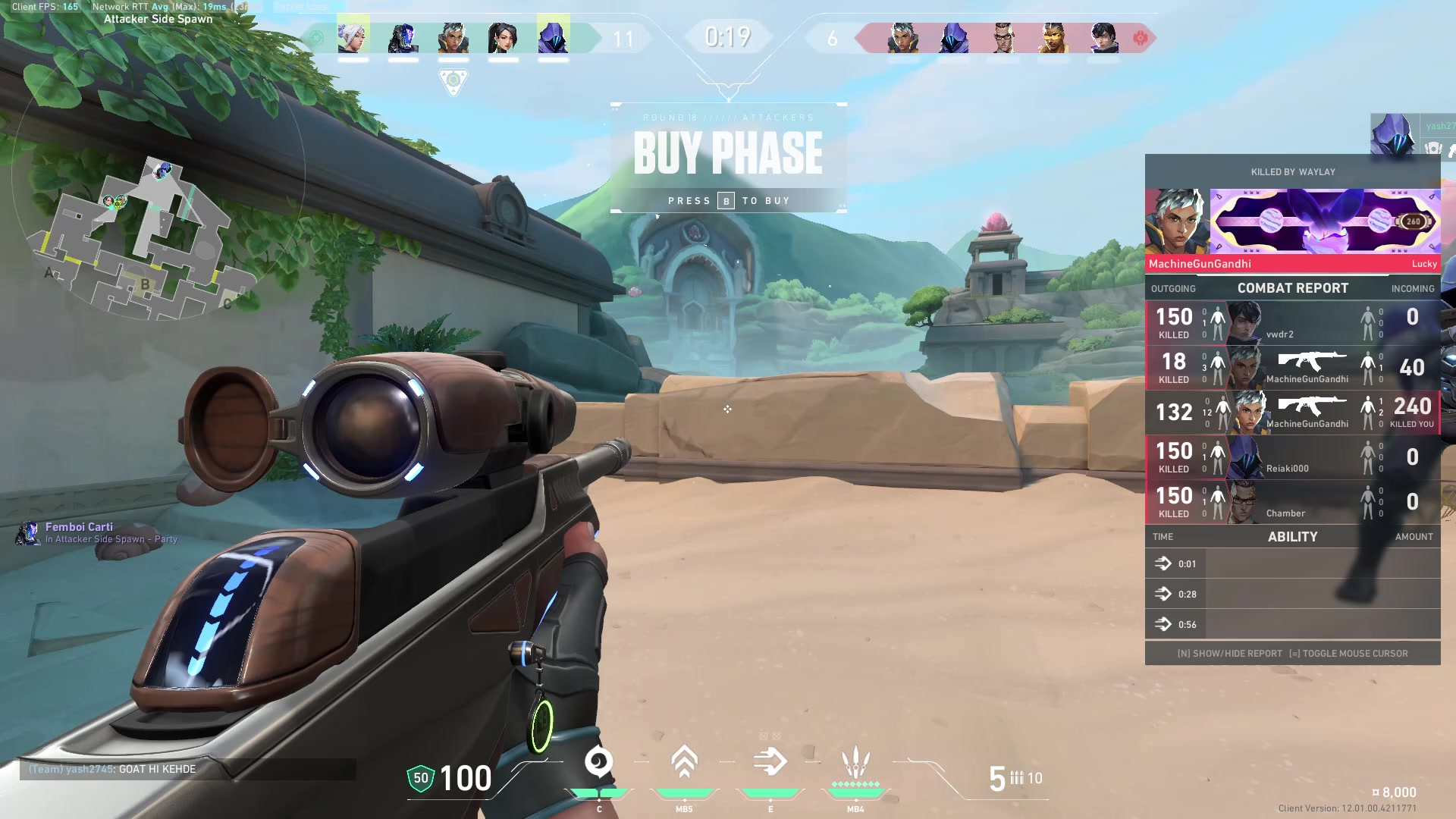
Task: Select the MachineGunGandhi row marked Killed You
Action: click(1292, 413)
